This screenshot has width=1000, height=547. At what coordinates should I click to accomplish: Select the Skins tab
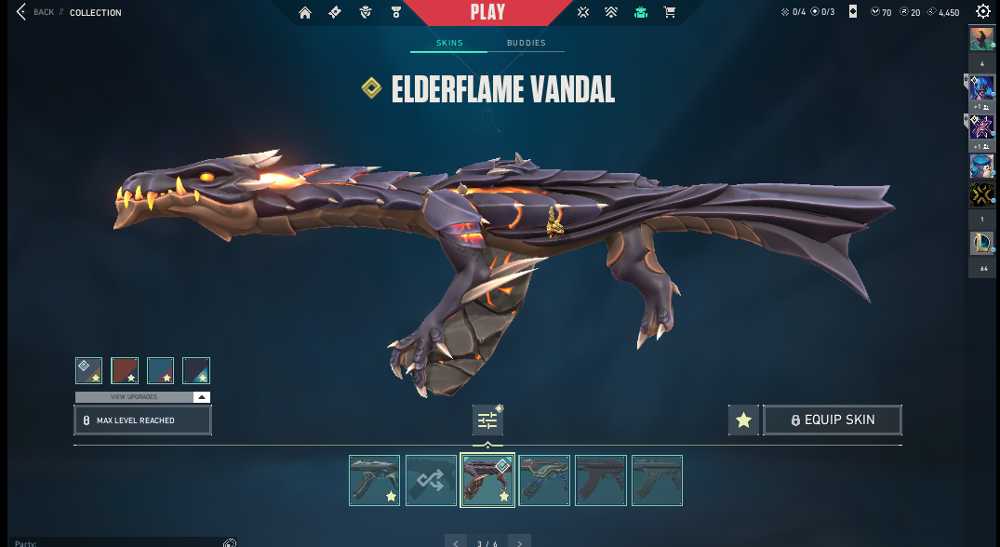(449, 43)
